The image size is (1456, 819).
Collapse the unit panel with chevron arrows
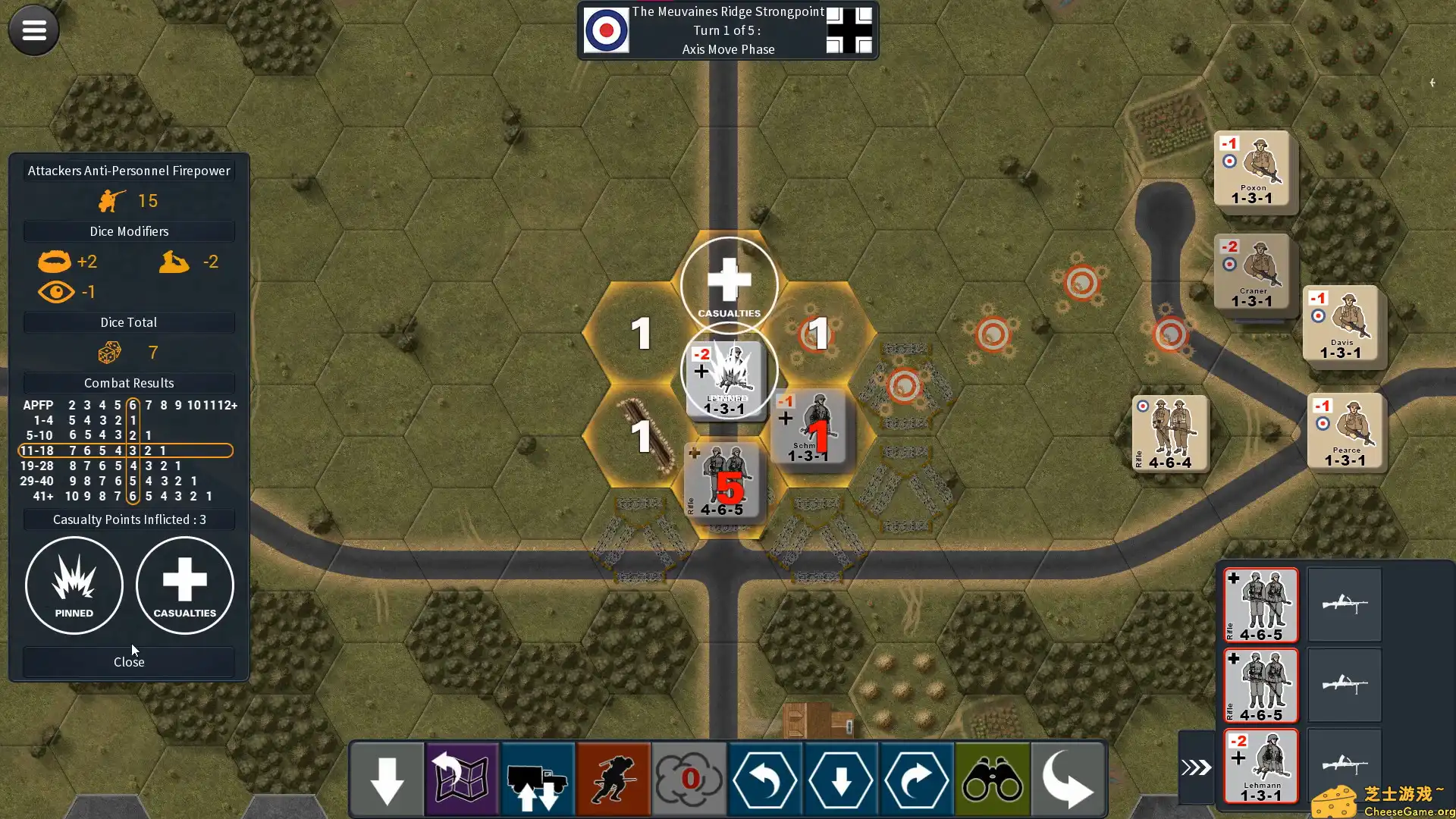click(x=1196, y=767)
